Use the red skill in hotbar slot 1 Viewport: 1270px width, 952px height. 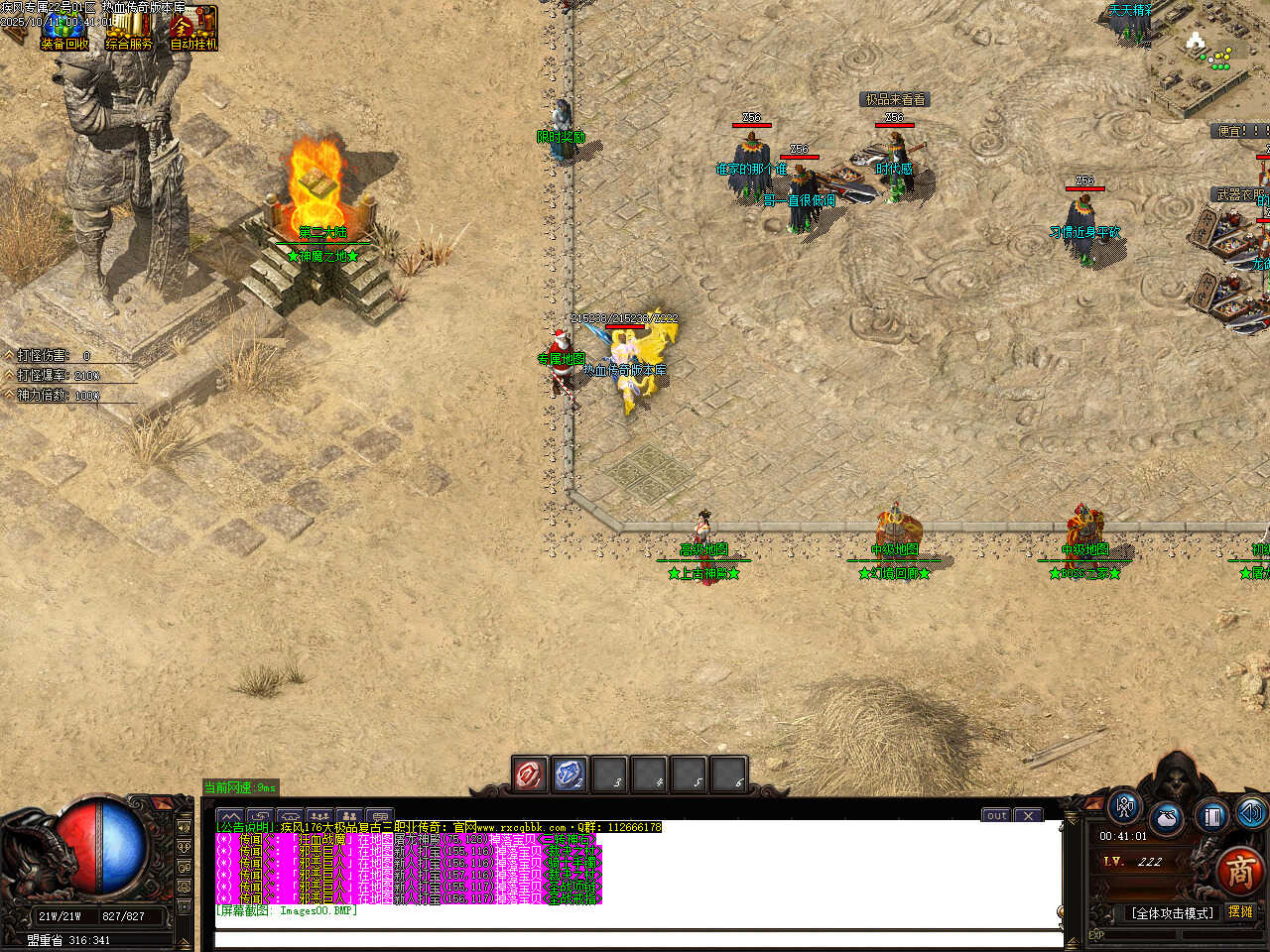530,774
